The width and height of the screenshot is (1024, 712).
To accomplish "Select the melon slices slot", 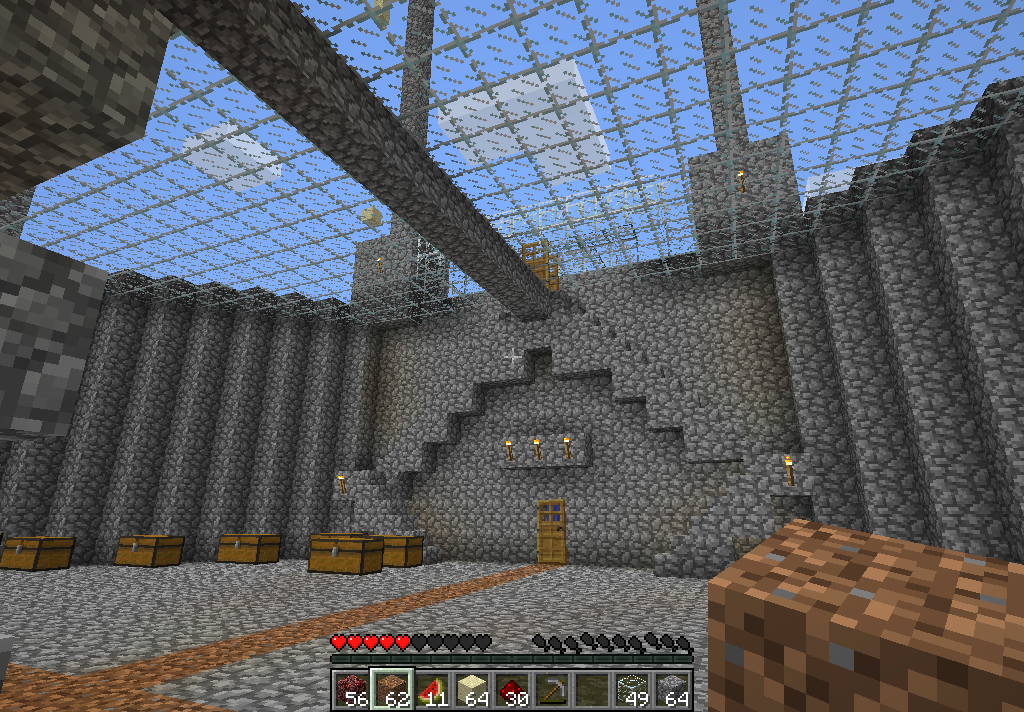I will click(431, 689).
